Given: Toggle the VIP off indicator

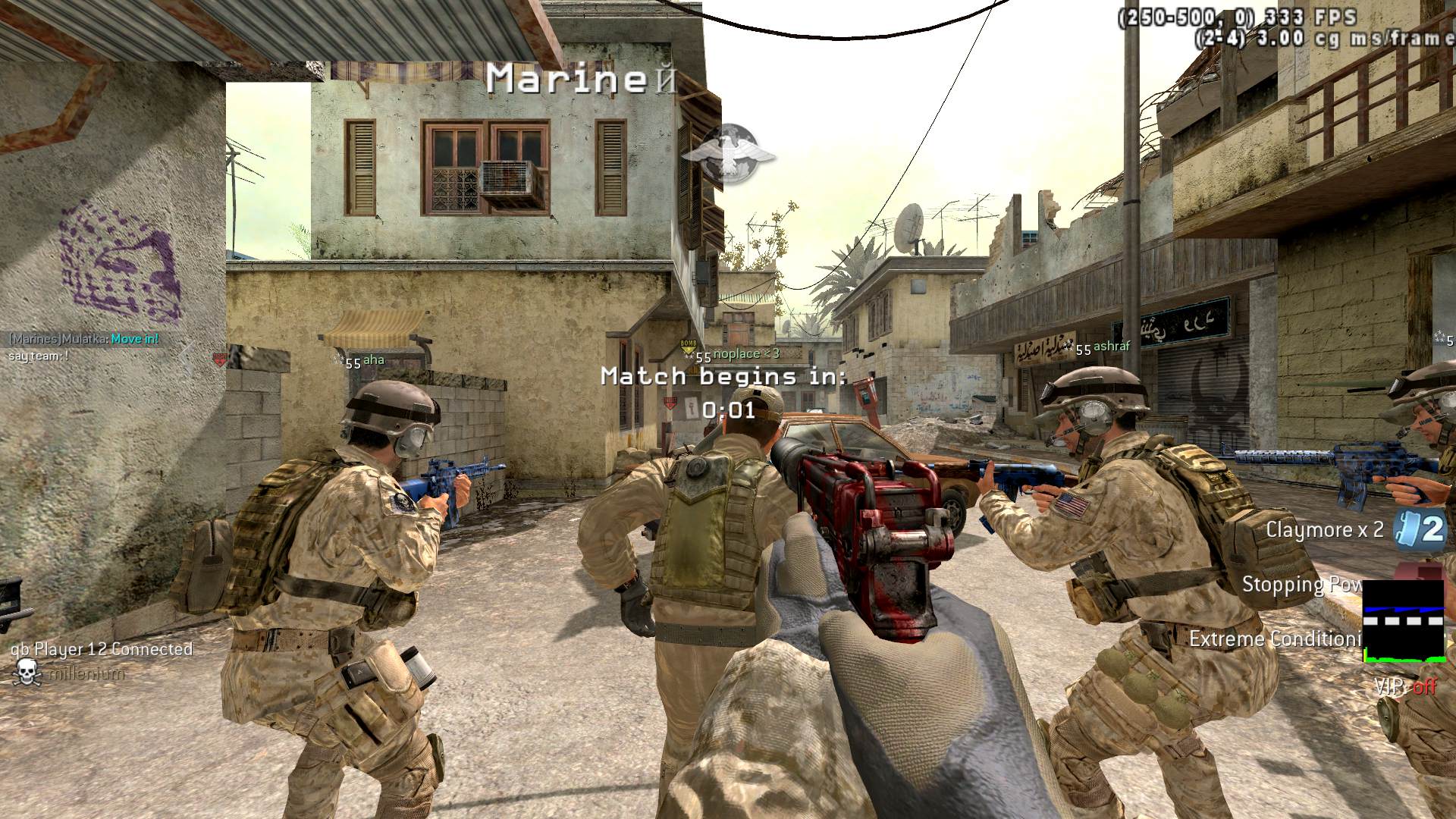Looking at the screenshot, I should tap(1407, 686).
